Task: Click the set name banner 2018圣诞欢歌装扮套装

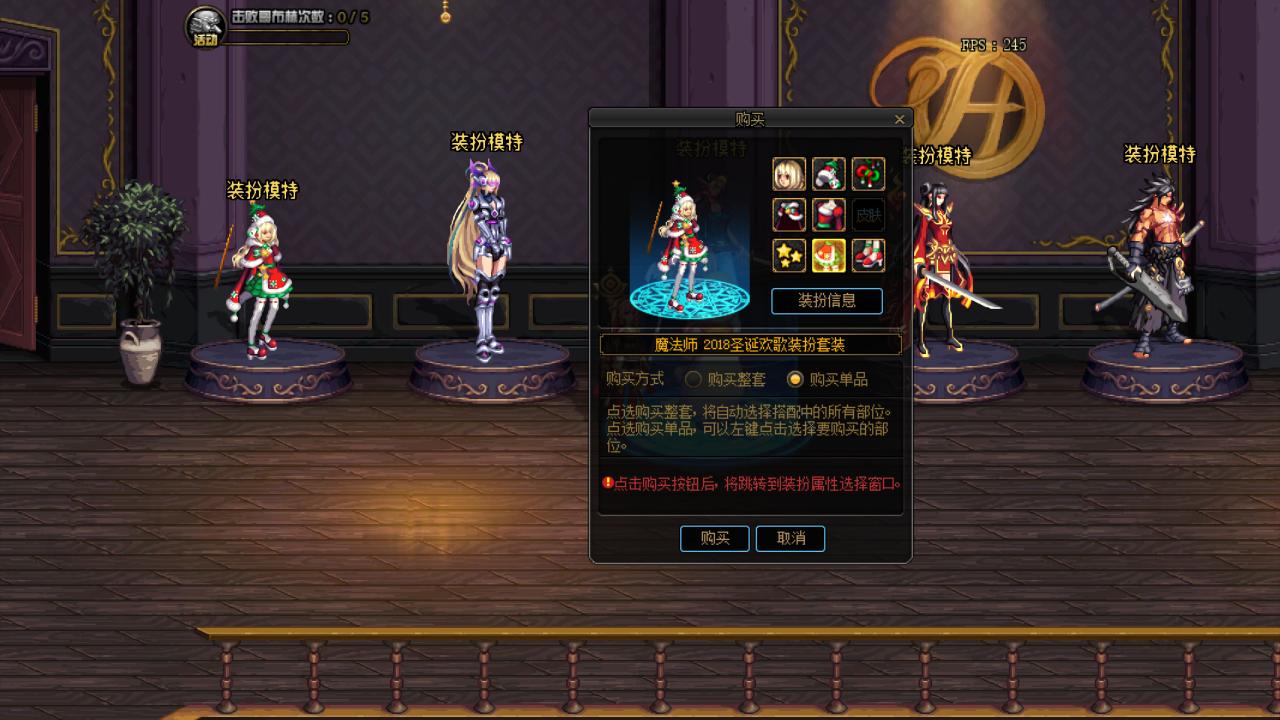Action: pyautogui.click(x=751, y=344)
